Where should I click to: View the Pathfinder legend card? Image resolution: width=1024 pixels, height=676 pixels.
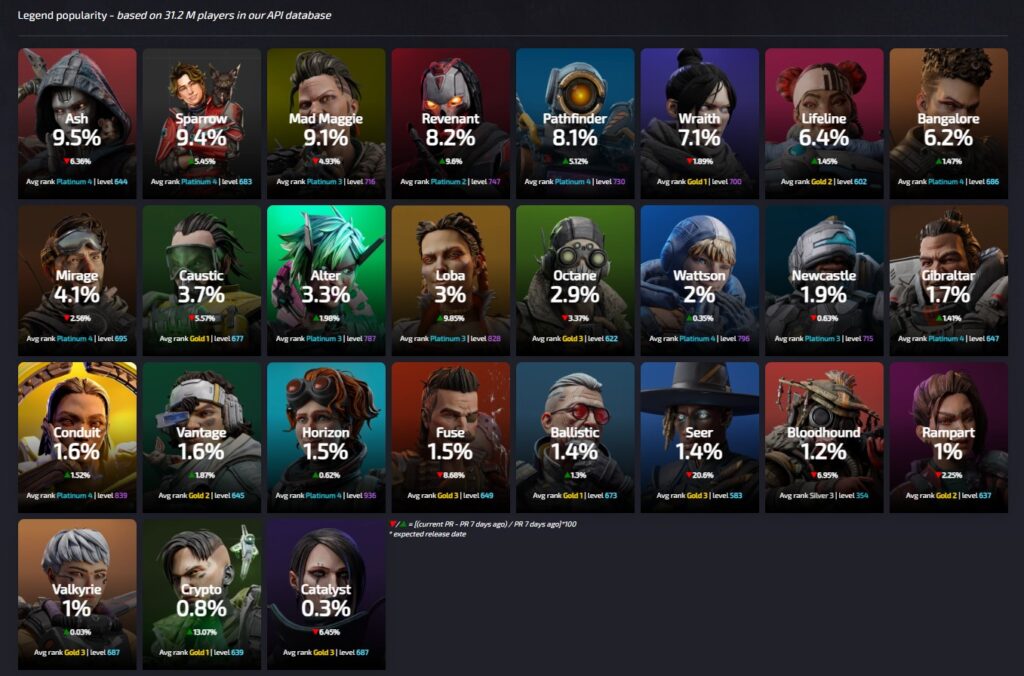coord(575,120)
